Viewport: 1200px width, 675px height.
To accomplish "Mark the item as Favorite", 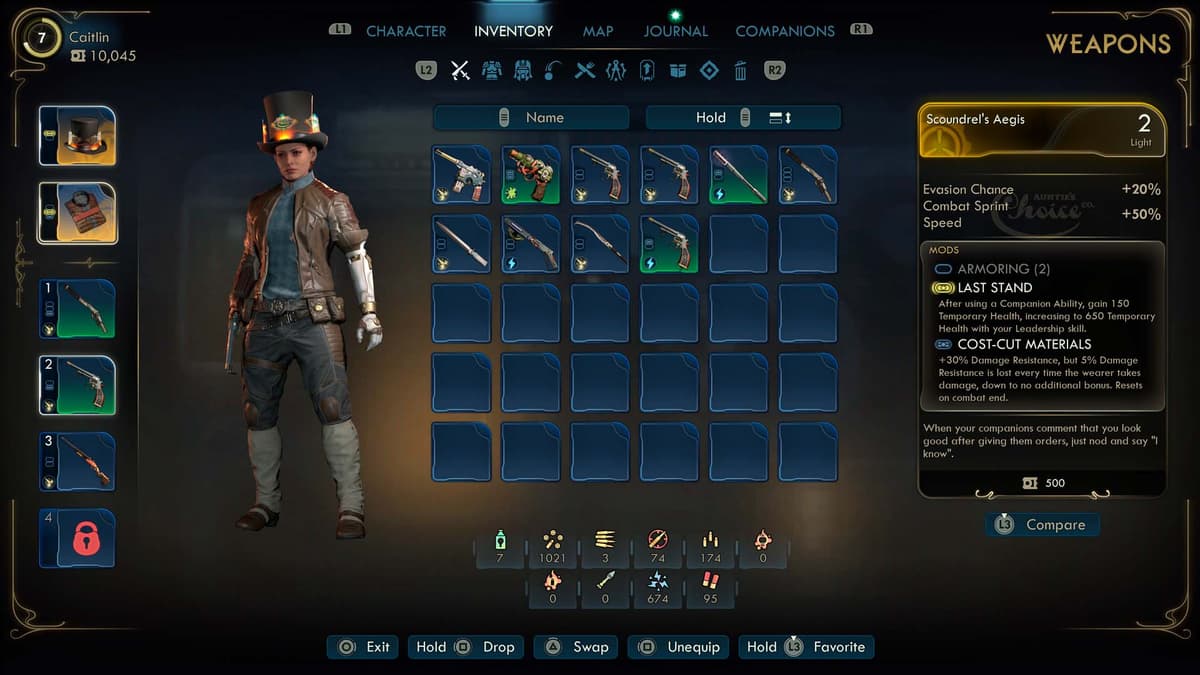I will tap(806, 647).
